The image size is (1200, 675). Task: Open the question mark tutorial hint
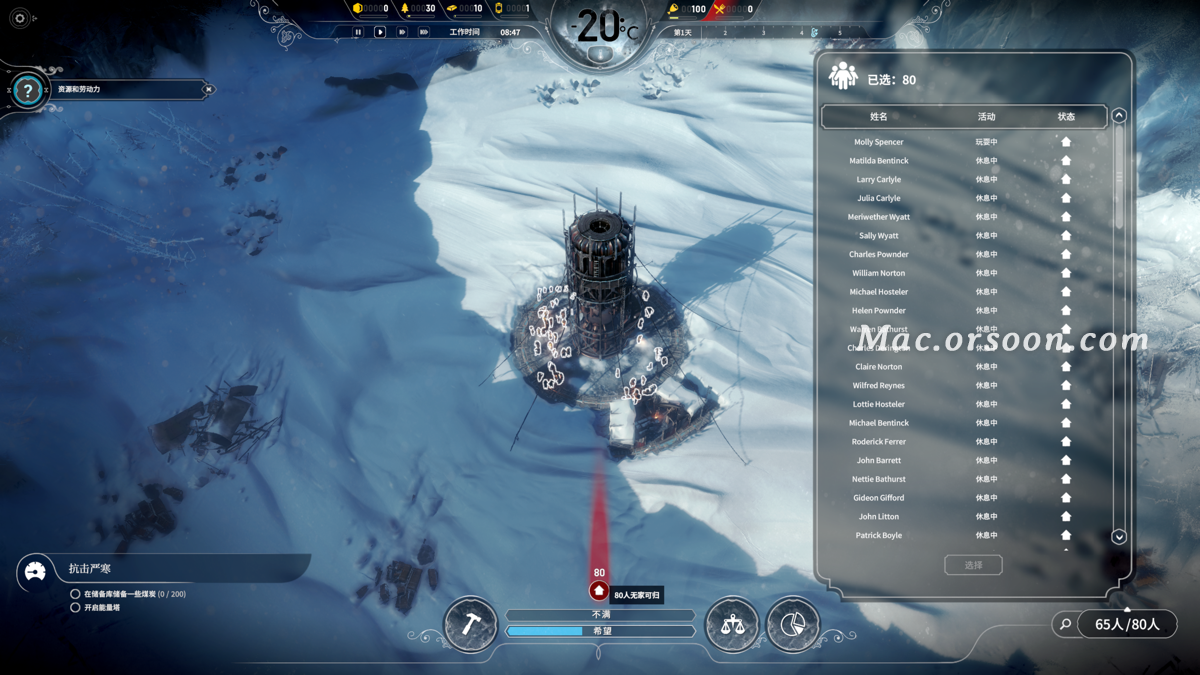point(28,91)
